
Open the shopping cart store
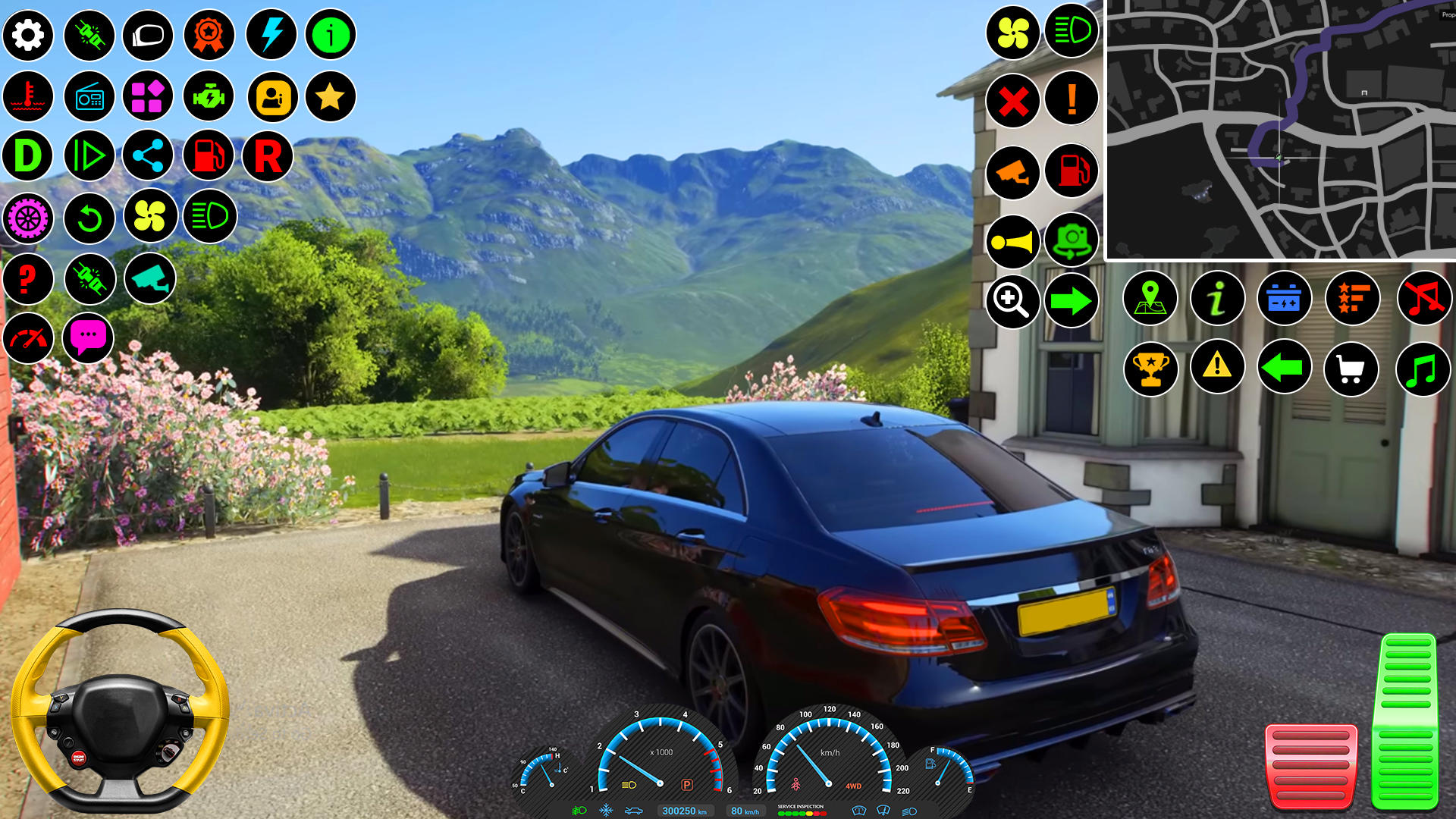1351,369
